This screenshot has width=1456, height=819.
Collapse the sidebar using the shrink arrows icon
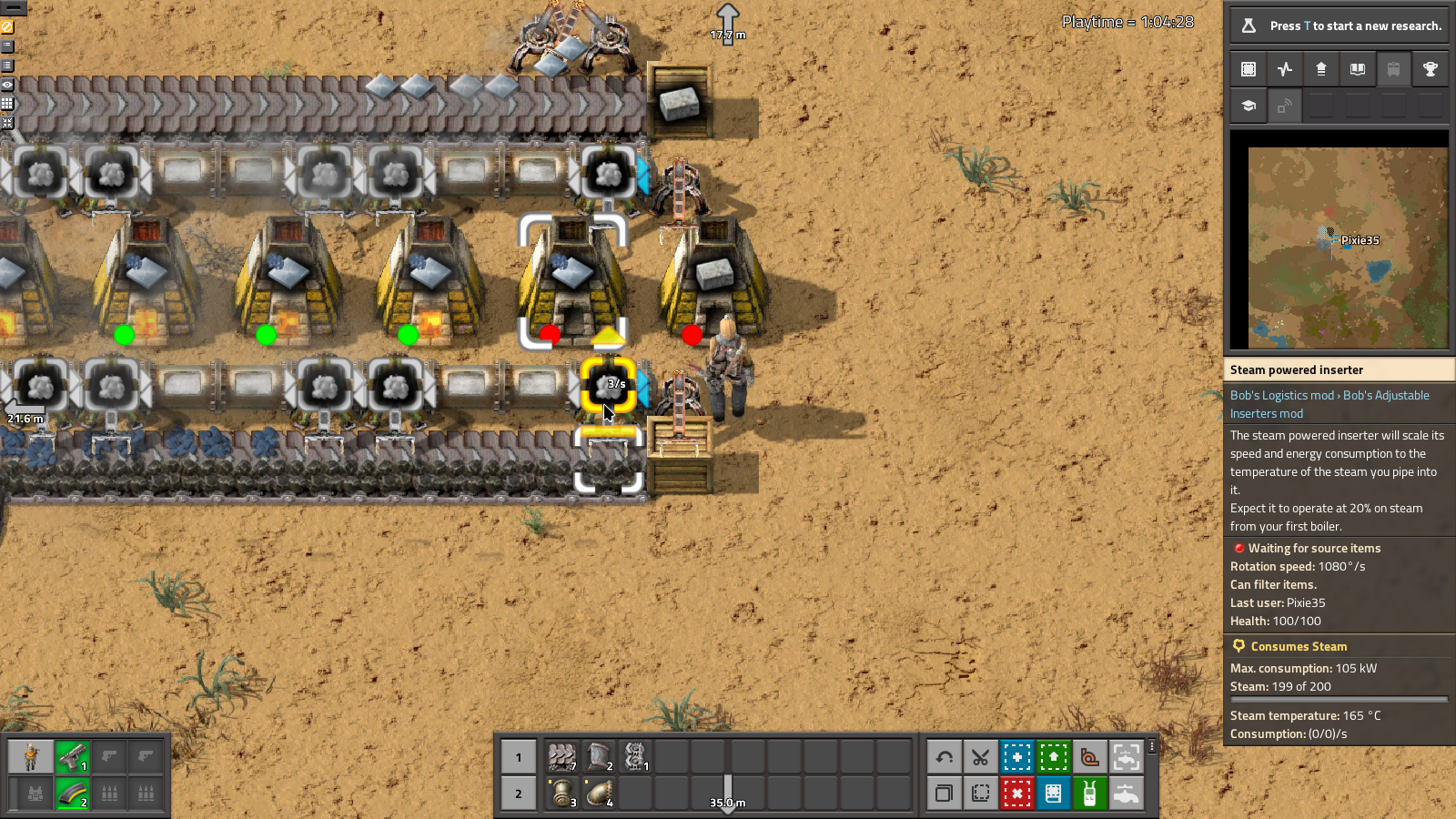point(7,123)
